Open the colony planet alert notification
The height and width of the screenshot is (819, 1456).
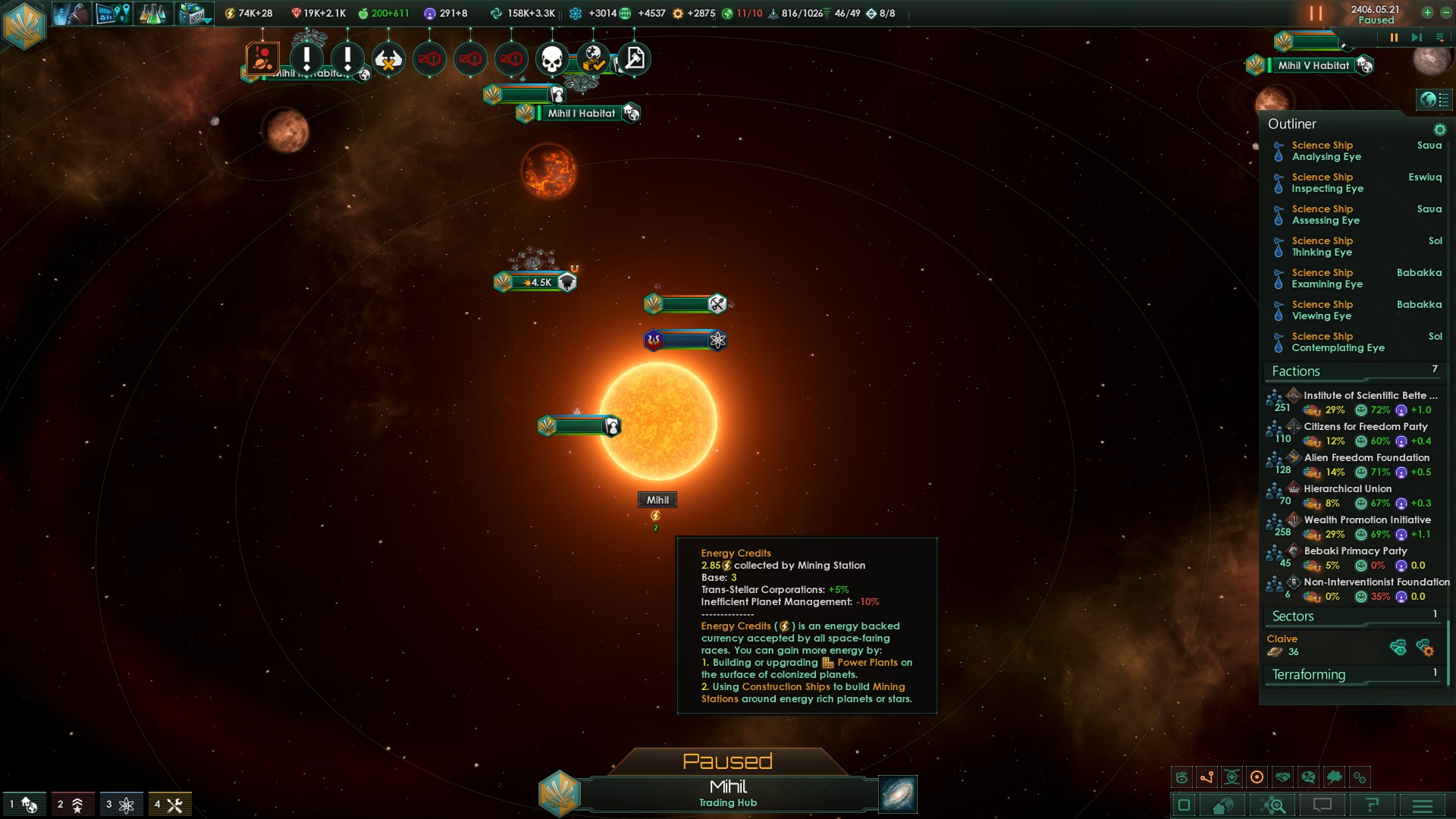click(x=263, y=58)
